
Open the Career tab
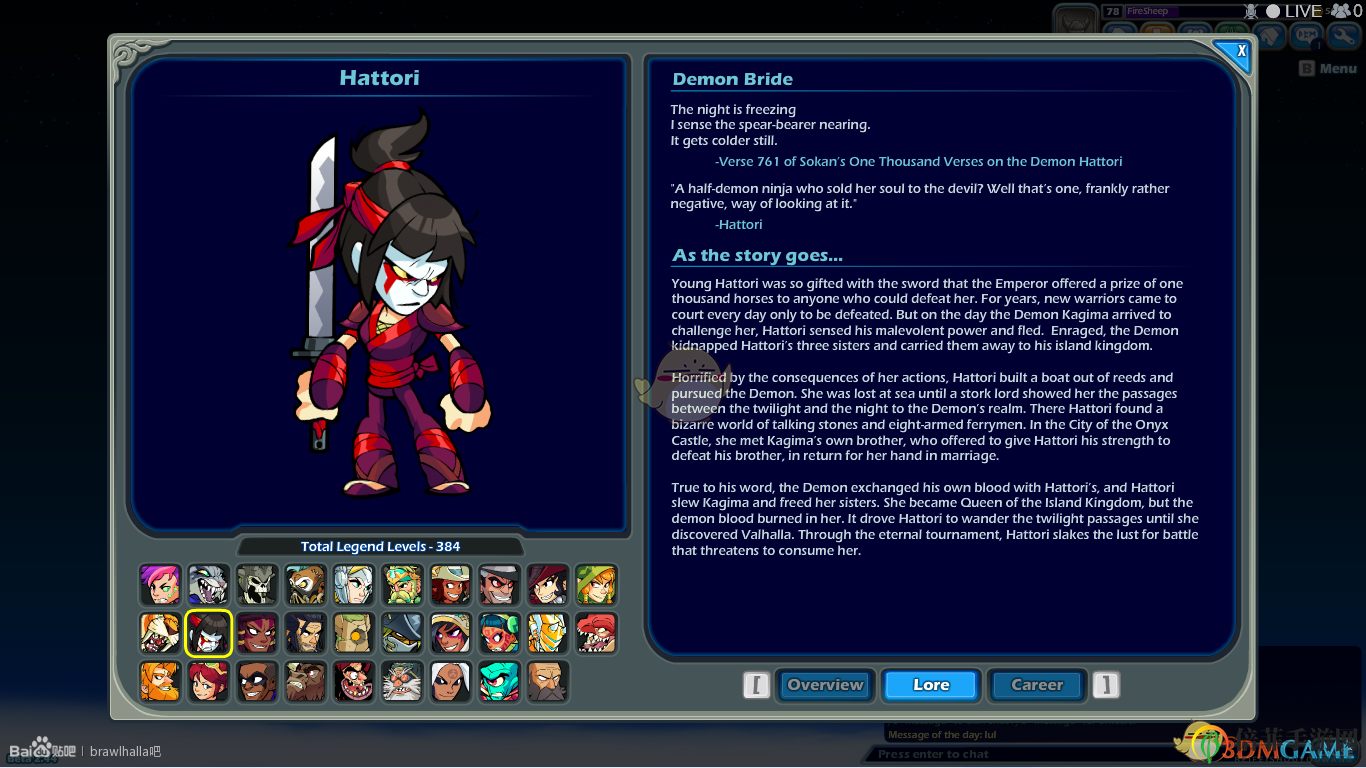(1037, 685)
